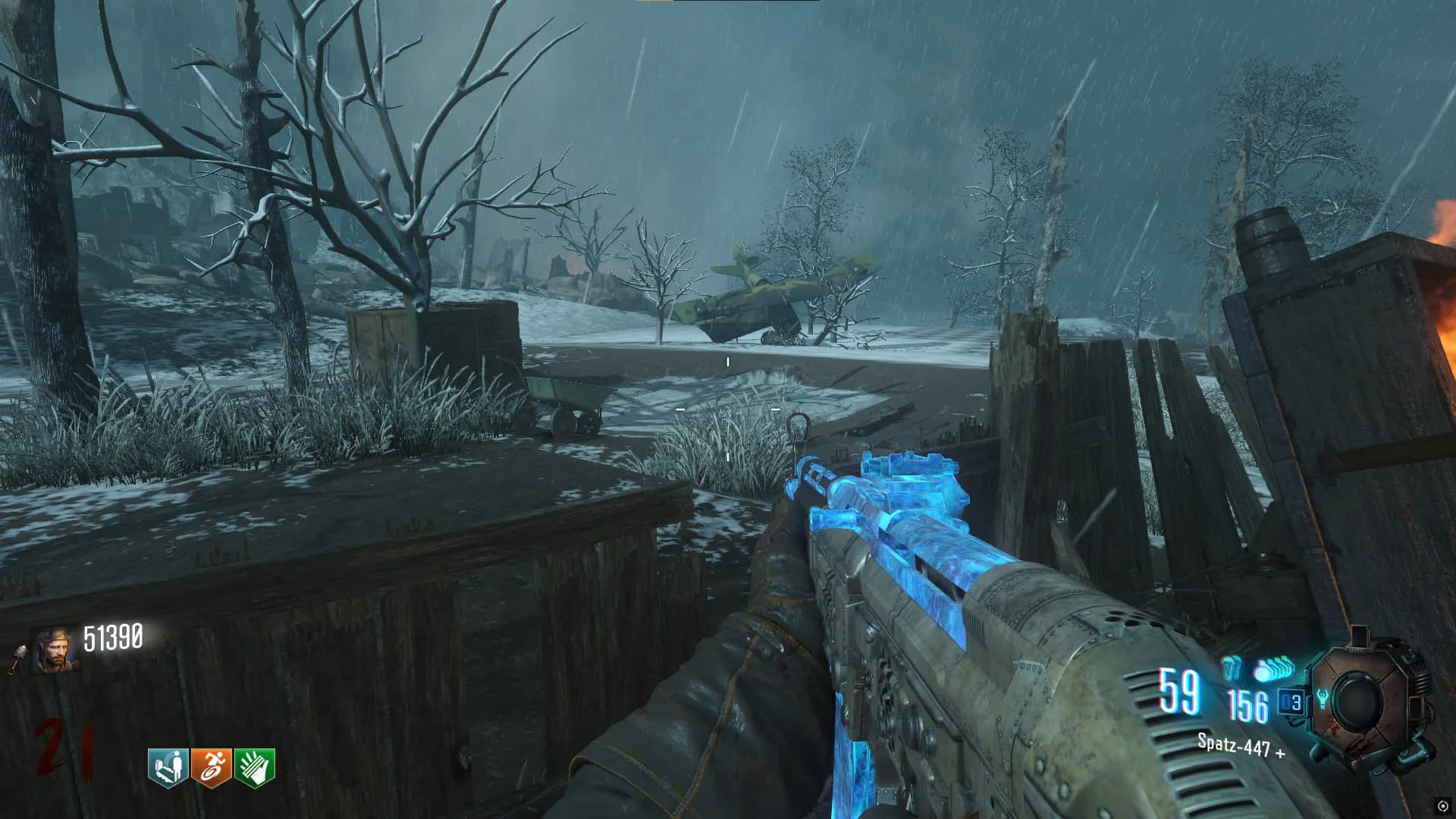This screenshot has height=819, width=1456.
Task: Click the green Speed Cola hands icon
Action: tap(254, 767)
